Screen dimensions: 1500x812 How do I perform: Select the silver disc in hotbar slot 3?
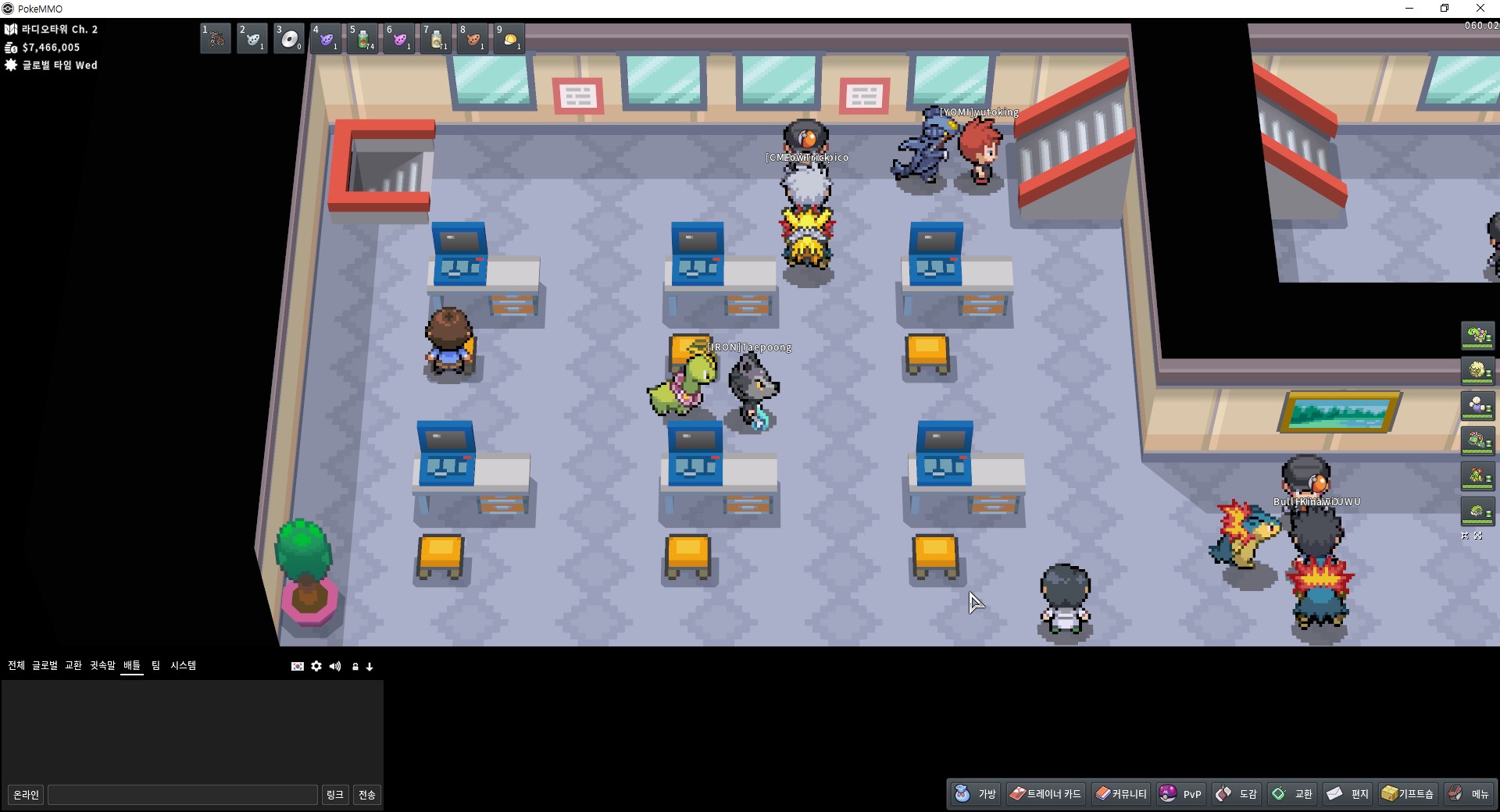coord(289,38)
